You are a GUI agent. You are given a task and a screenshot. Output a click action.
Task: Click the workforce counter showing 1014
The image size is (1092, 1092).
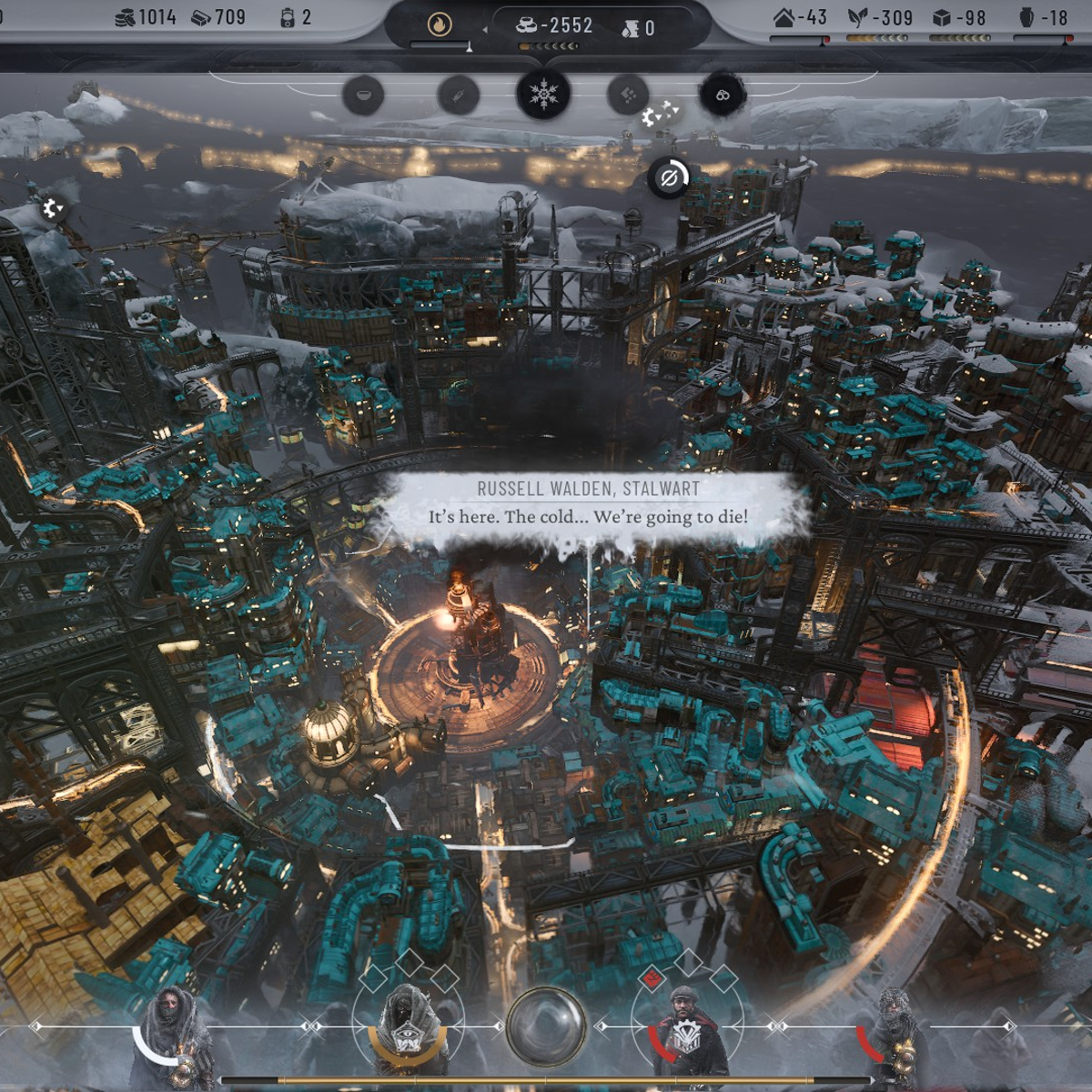coord(146,17)
